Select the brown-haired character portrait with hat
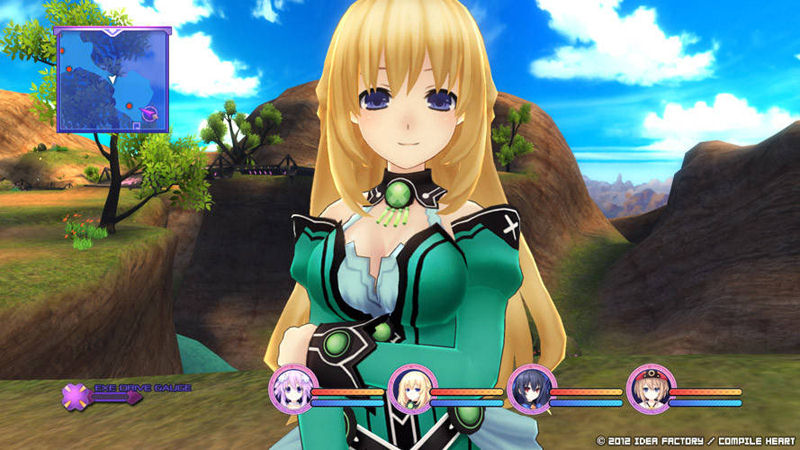 coord(650,388)
